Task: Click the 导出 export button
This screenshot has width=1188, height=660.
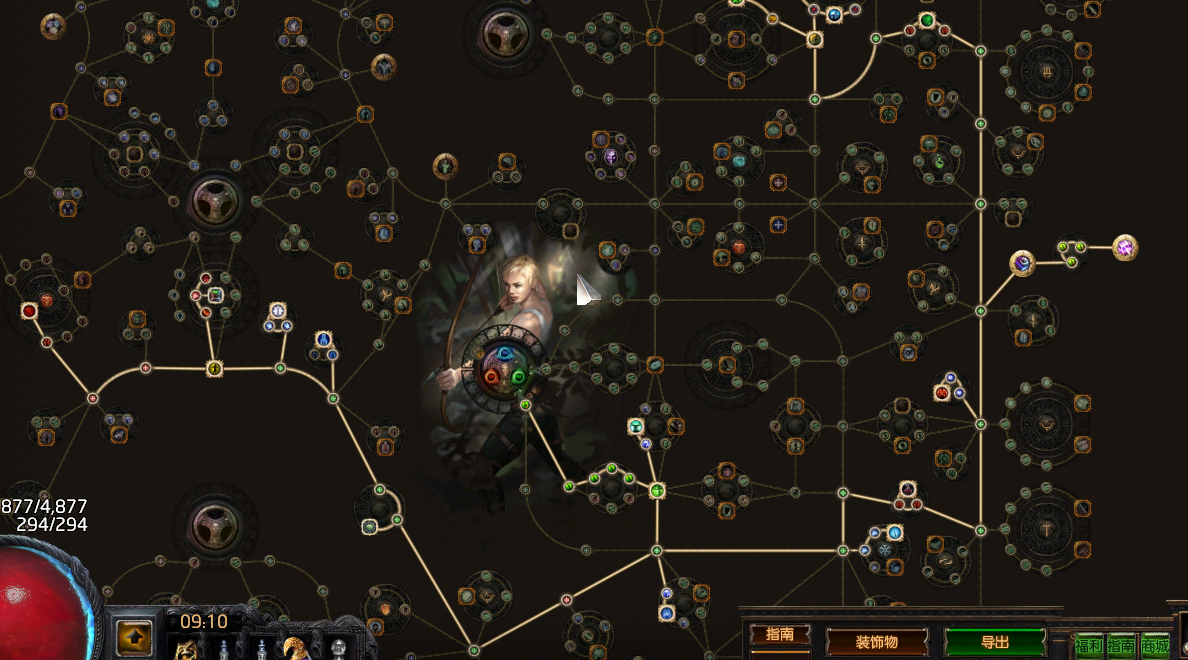Action: (995, 642)
